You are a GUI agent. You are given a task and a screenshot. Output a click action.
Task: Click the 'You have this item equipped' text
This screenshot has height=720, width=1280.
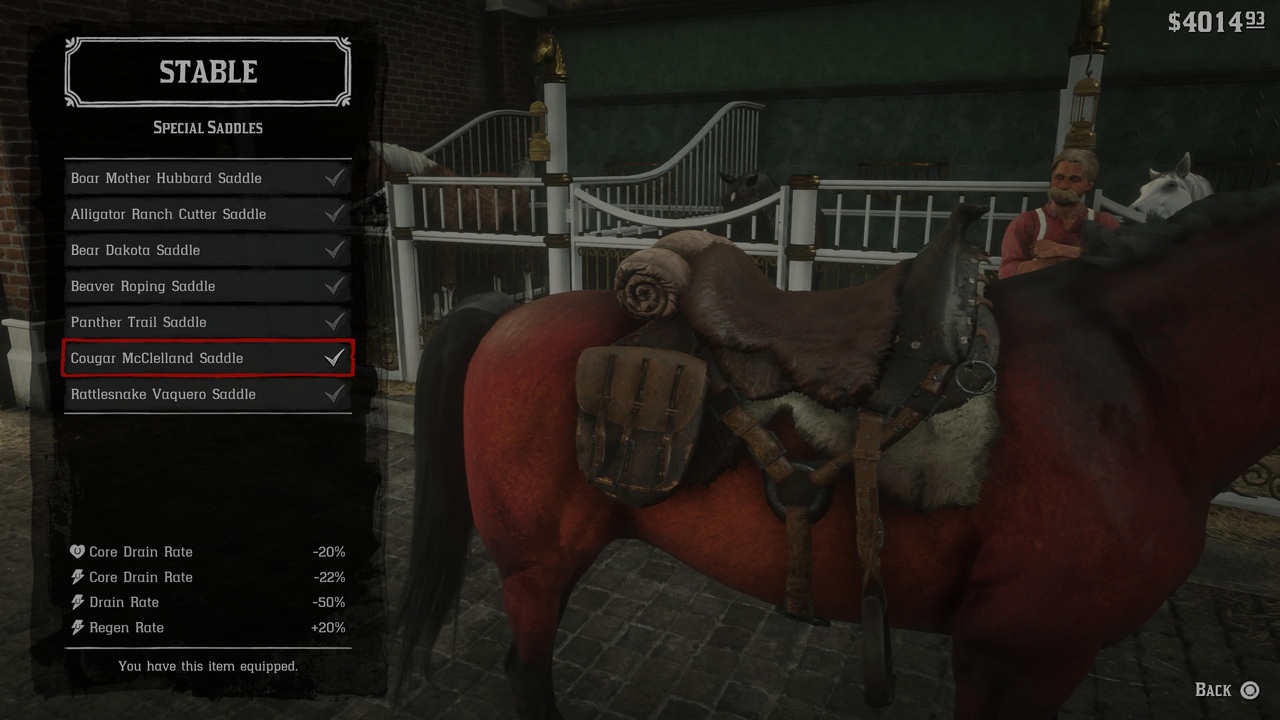point(207,666)
